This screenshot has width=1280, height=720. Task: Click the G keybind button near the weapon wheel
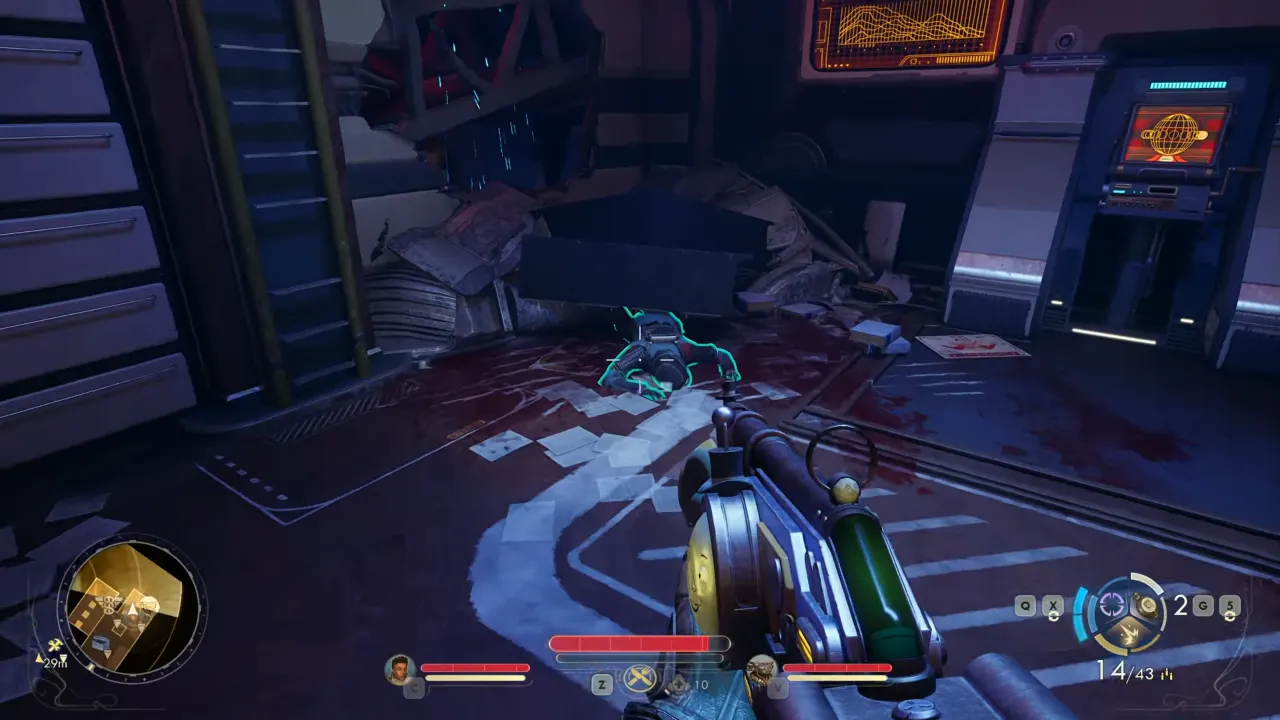coord(1204,604)
